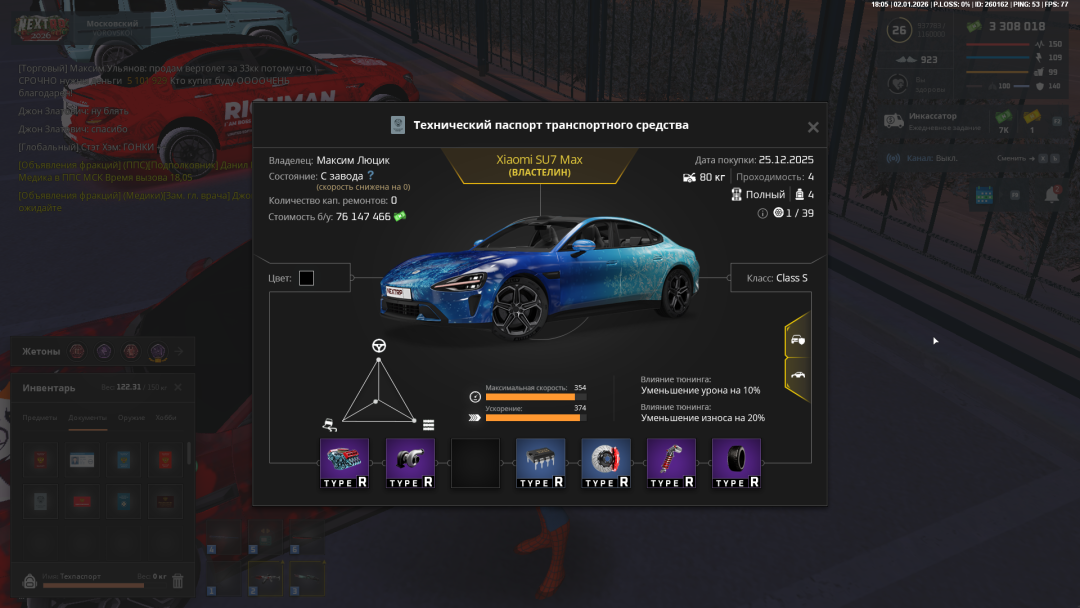Expand the Жетоны tokens arrow

tap(179, 351)
